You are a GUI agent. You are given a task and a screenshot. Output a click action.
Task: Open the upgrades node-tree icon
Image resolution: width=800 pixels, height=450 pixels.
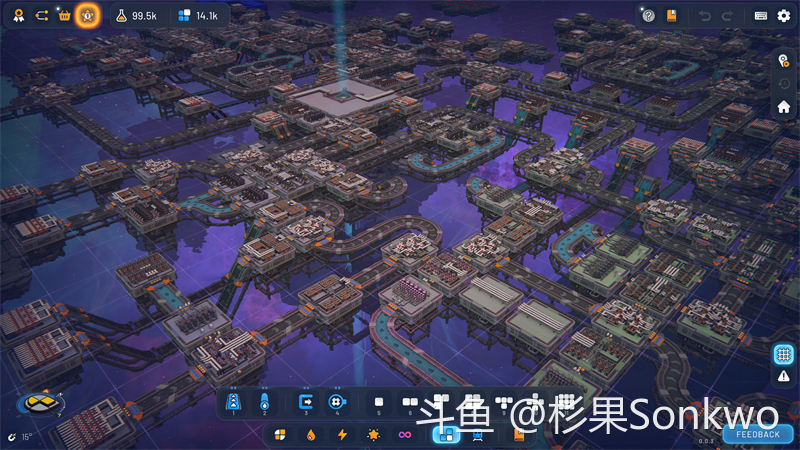[41, 15]
